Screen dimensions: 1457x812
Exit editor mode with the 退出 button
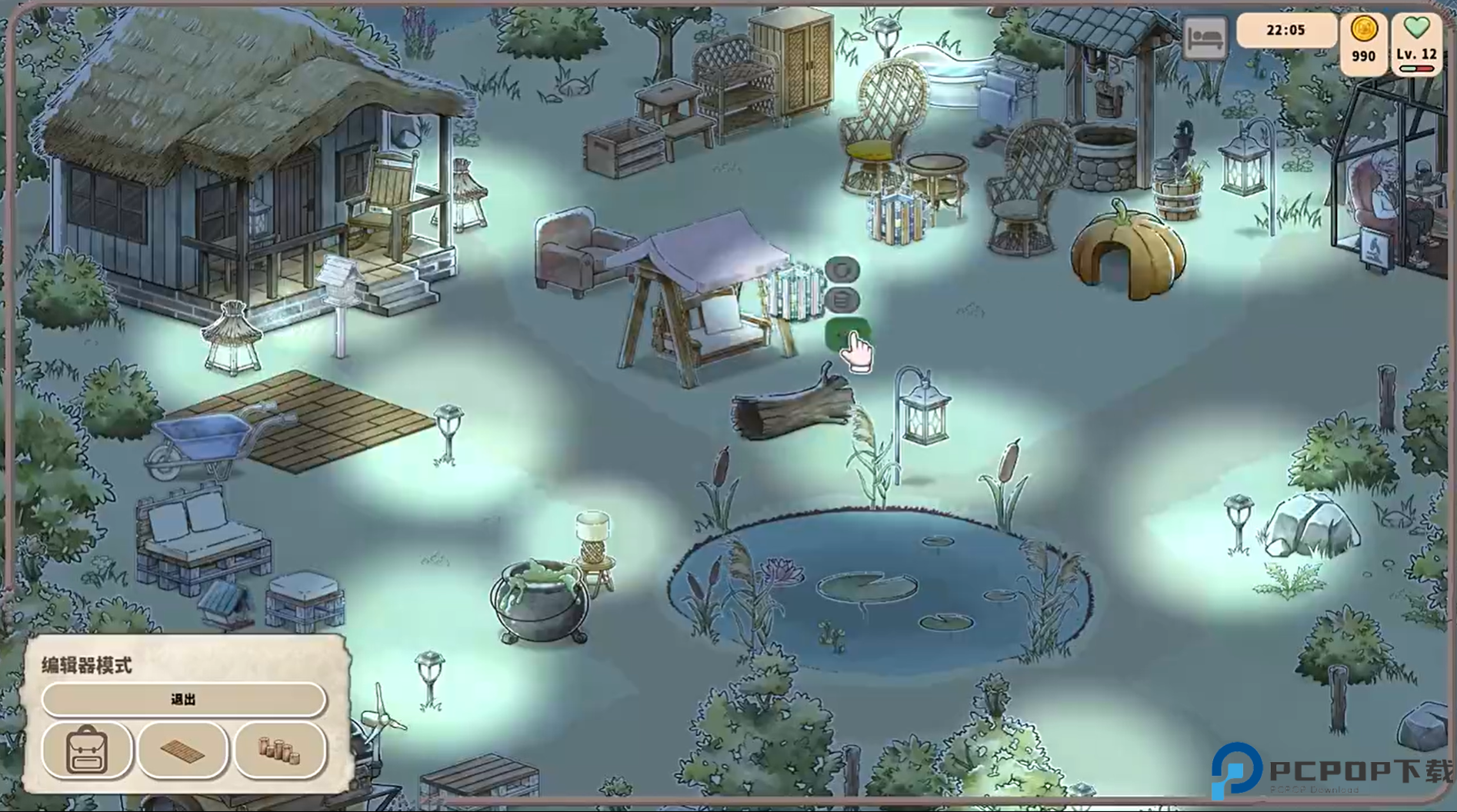[x=183, y=699]
